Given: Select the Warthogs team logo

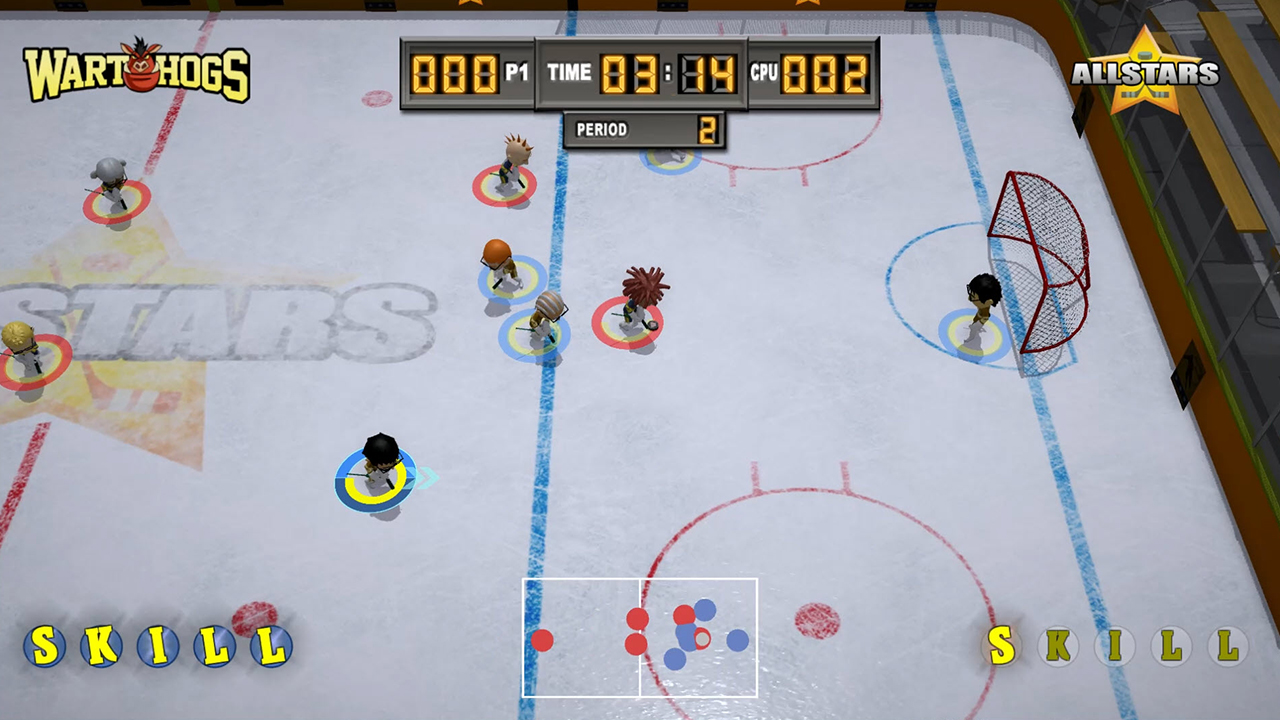Looking at the screenshot, I should 137,72.
